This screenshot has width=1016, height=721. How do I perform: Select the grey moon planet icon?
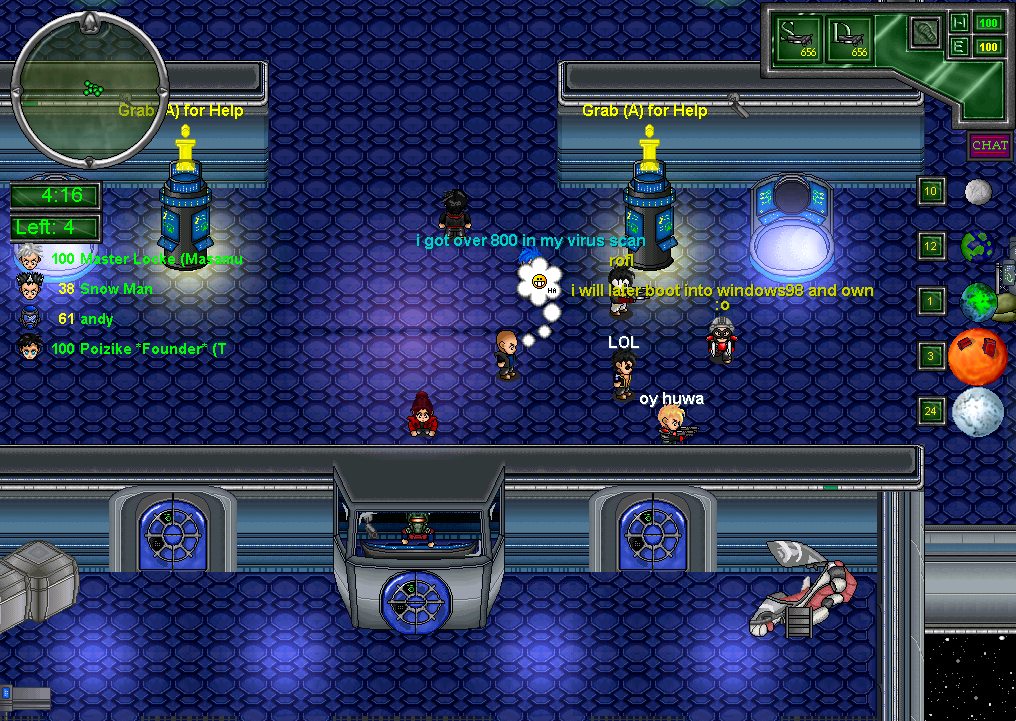click(977, 191)
